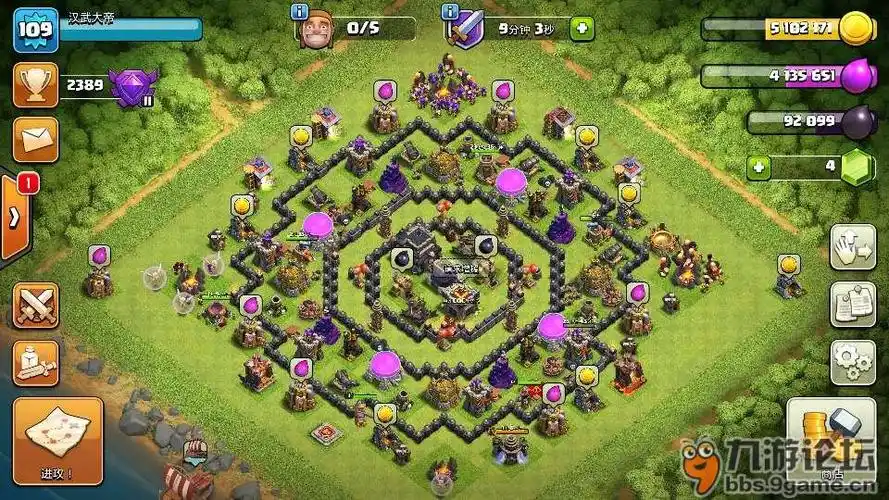Show builder info next to builder face
The height and width of the screenshot is (500, 889).
pos(298,11)
